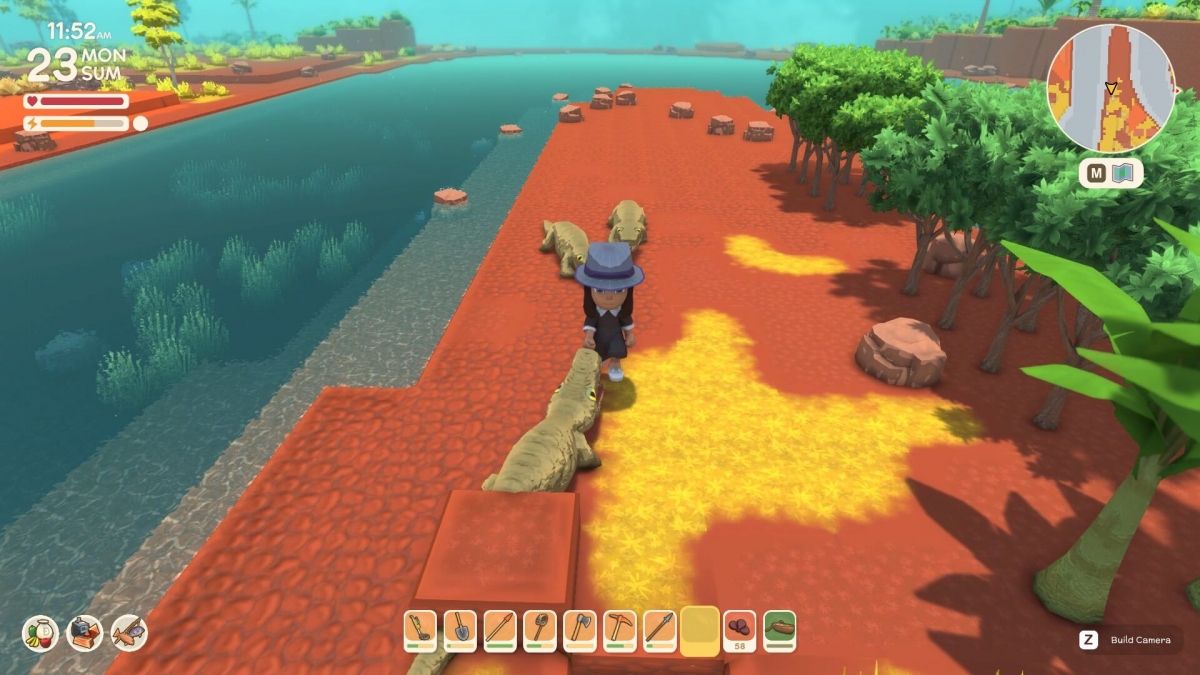Select the round-headed tool beside the axe
This screenshot has width=1200, height=675.
[x=540, y=630]
